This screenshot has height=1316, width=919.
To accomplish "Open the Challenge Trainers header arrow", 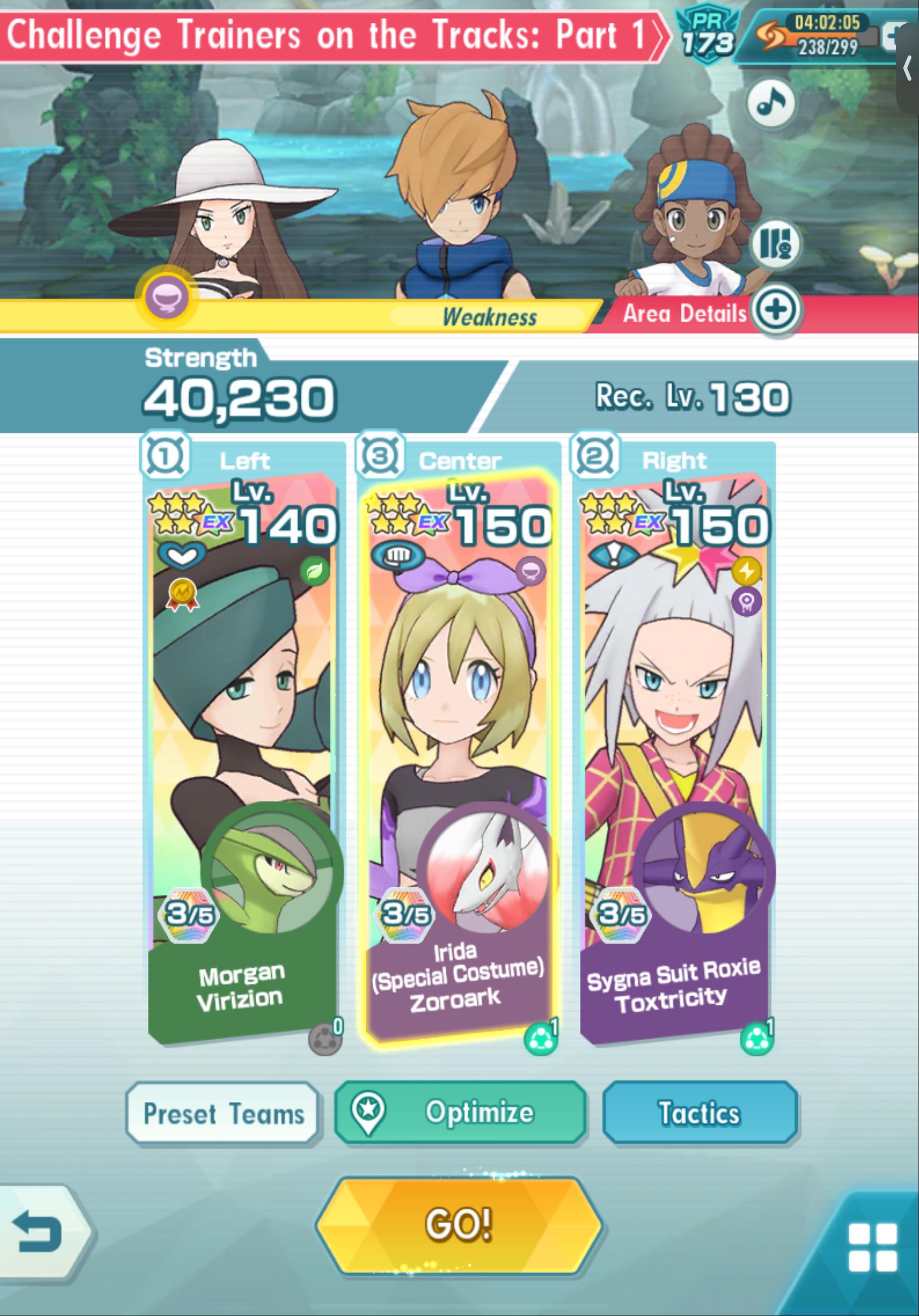I will tap(660, 36).
